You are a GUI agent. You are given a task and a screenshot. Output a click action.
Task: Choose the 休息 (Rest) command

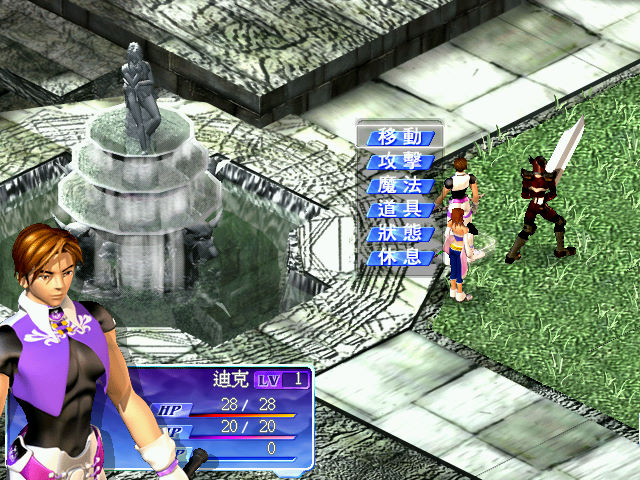400,258
